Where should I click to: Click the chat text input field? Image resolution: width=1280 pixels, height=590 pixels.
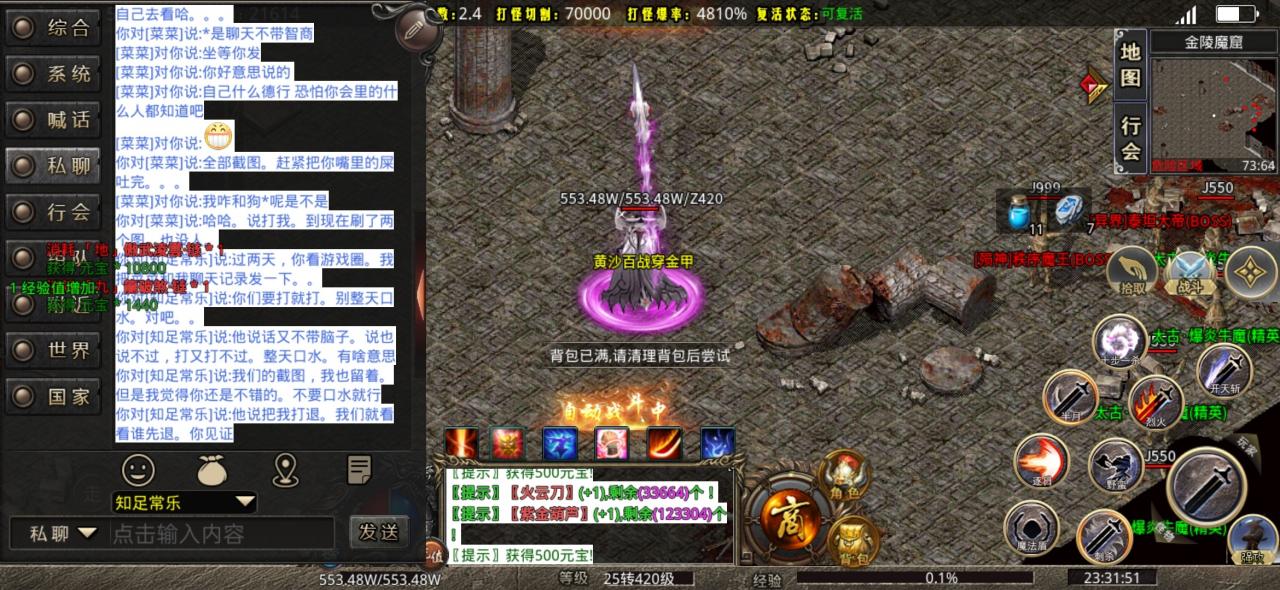coord(220,534)
